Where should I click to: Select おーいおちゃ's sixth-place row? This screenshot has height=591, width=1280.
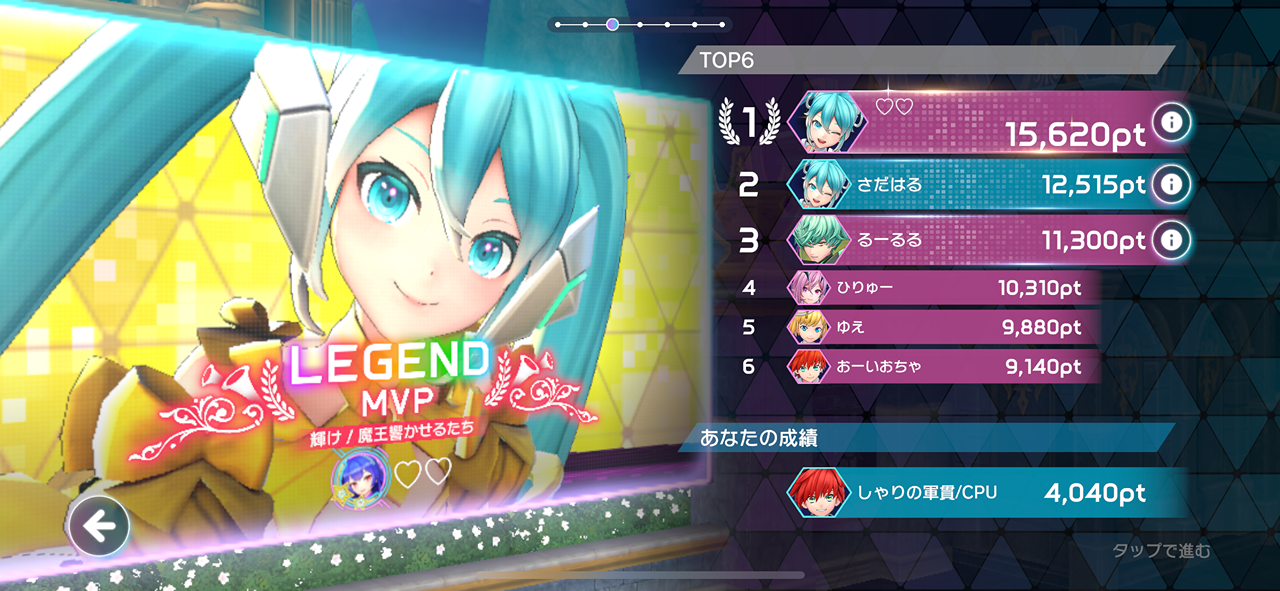tap(940, 367)
